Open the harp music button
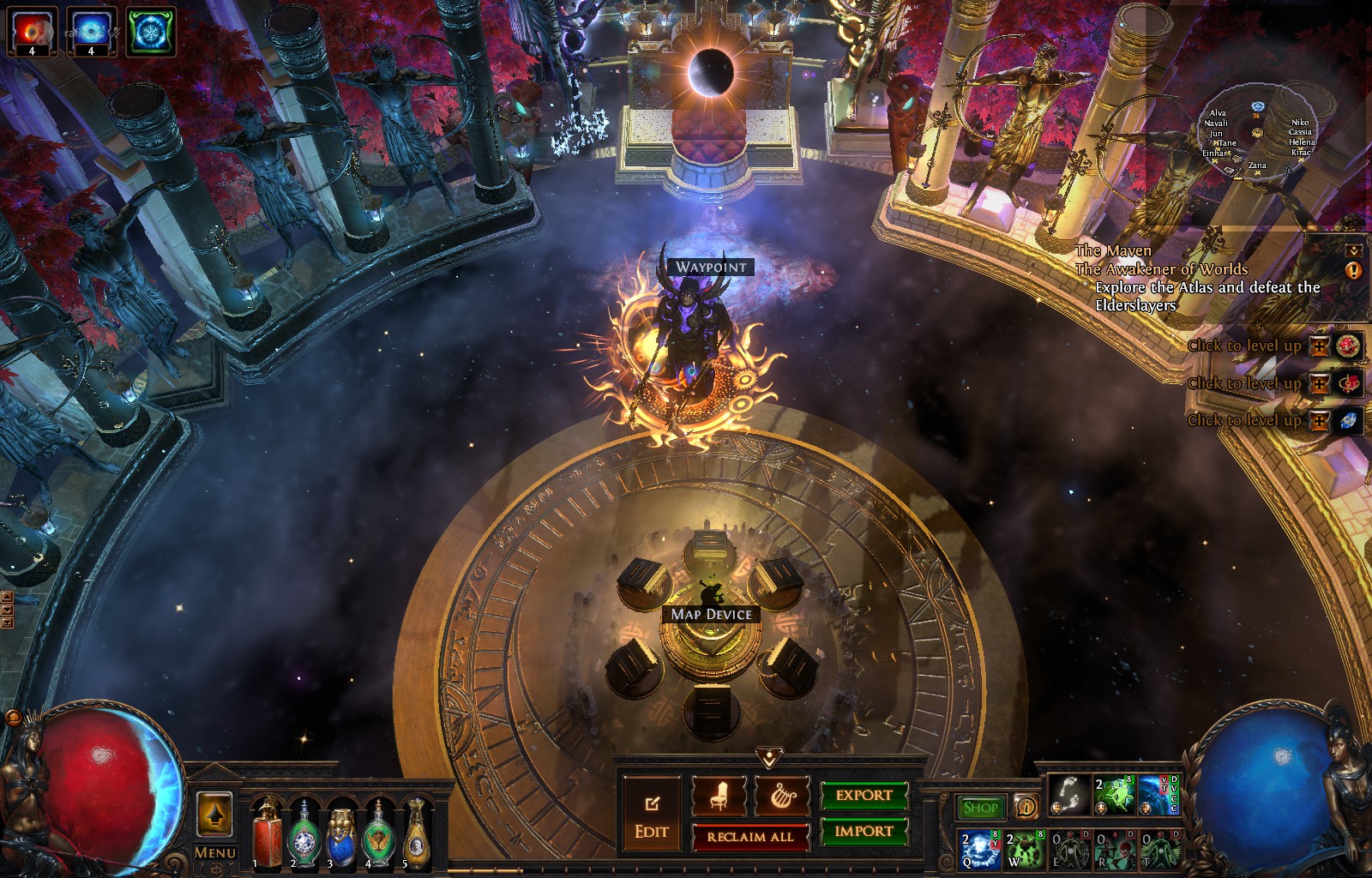The image size is (1372, 878). coord(782,797)
